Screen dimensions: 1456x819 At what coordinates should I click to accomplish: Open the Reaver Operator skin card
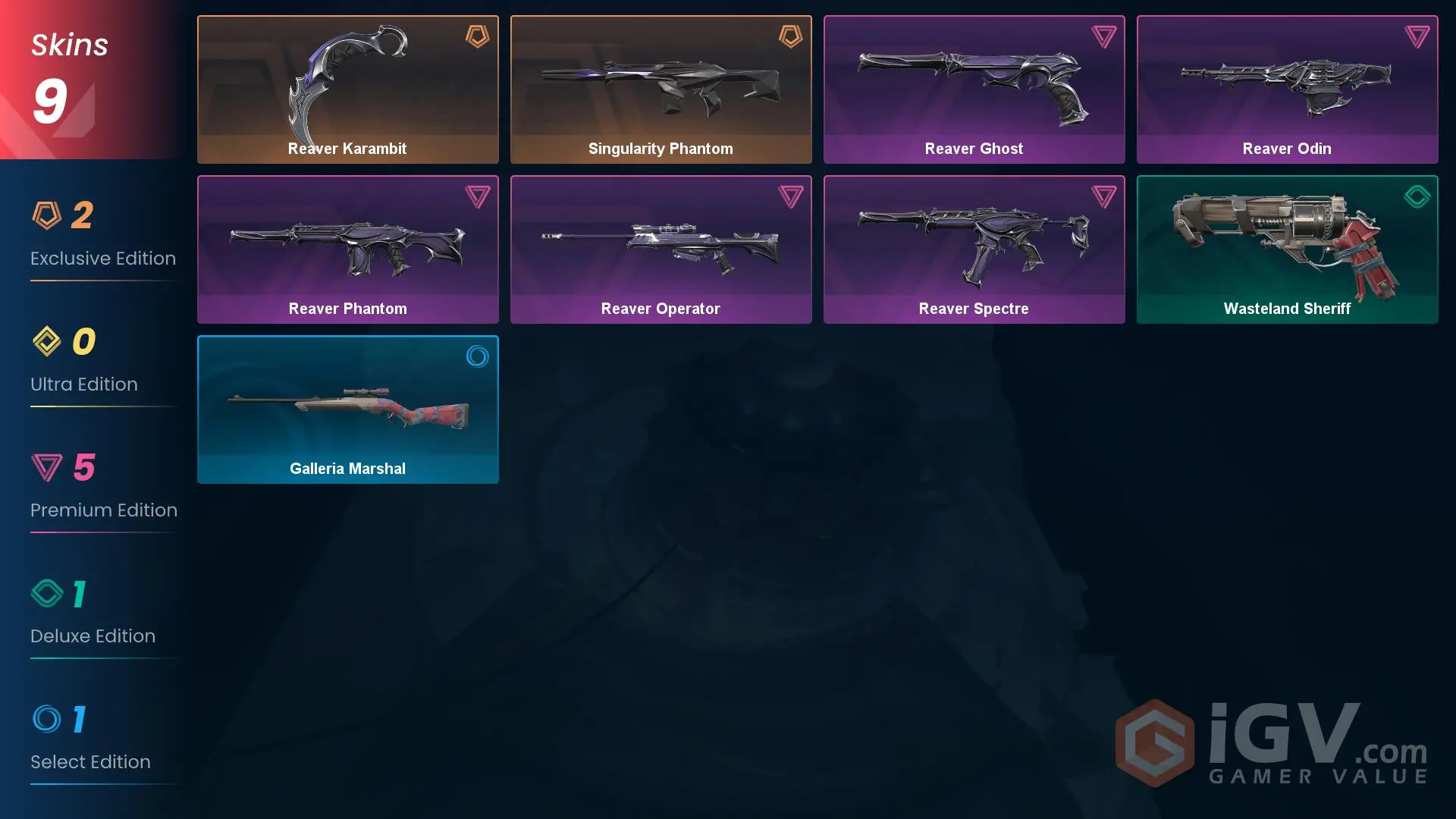click(x=661, y=249)
